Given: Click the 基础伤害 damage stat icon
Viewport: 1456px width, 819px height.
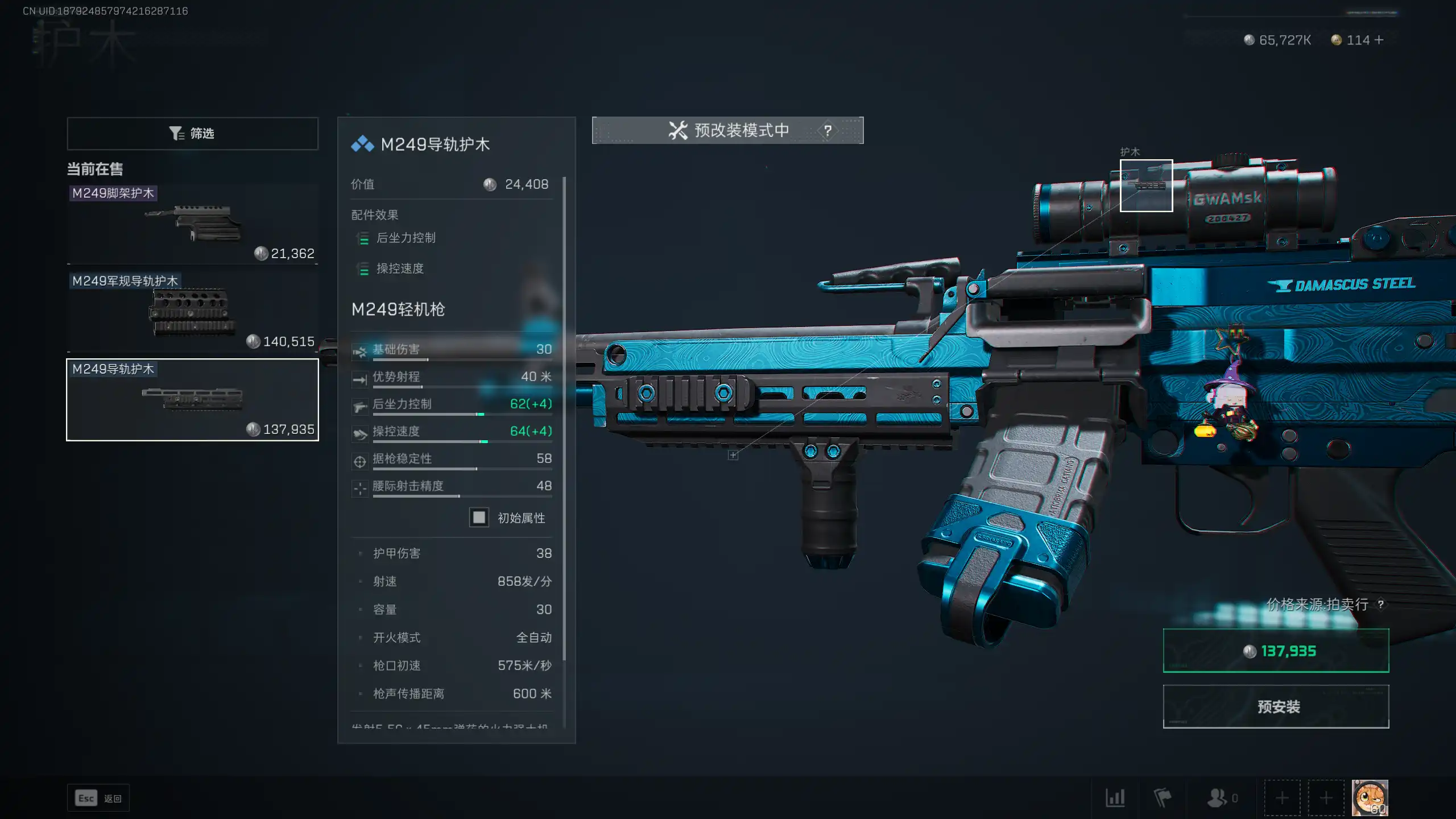Looking at the screenshot, I should tap(360, 350).
